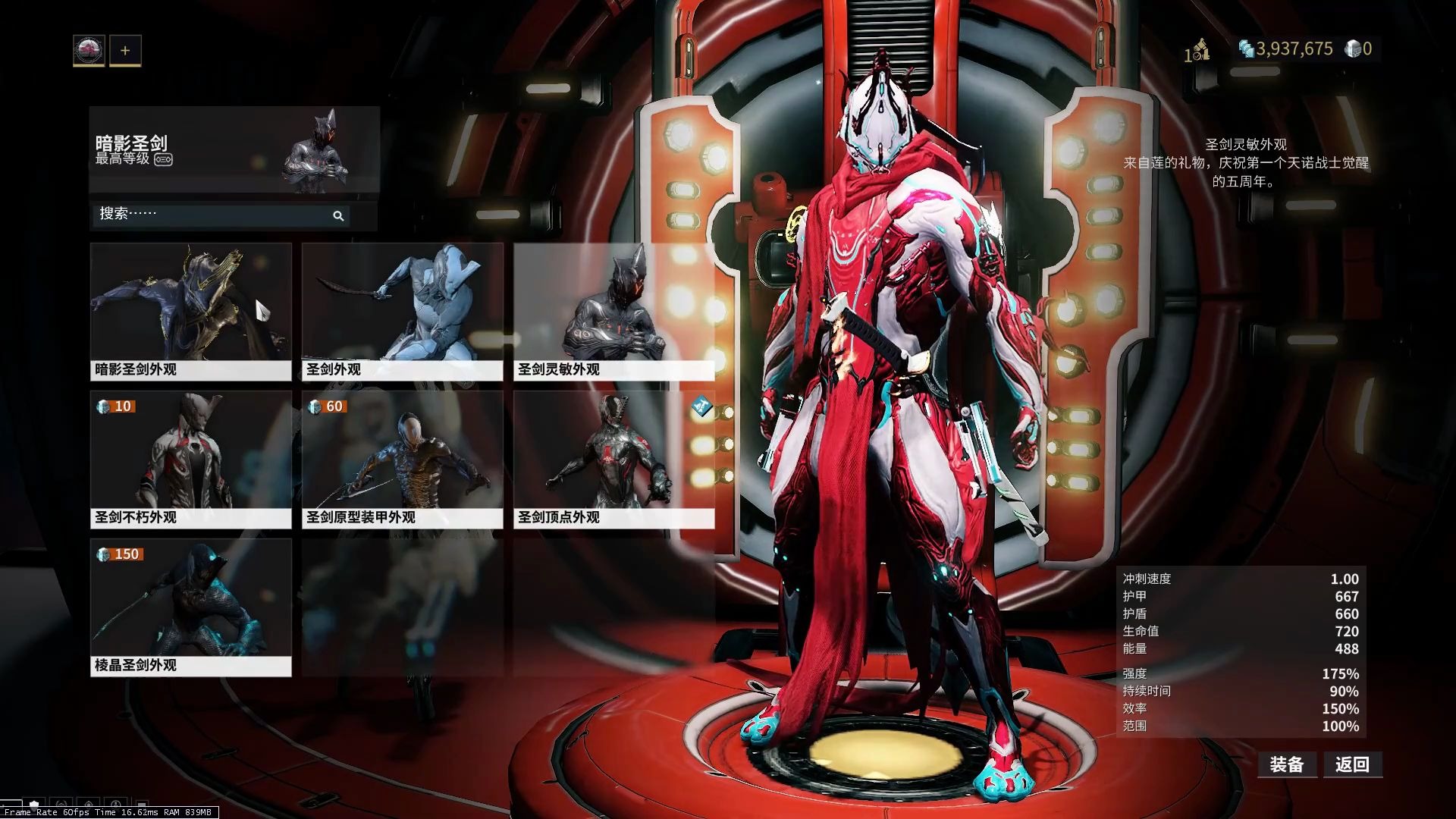1456x819 pixels.
Task: Select the 圣剑灵敏外观 skin tile
Action: [x=613, y=311]
